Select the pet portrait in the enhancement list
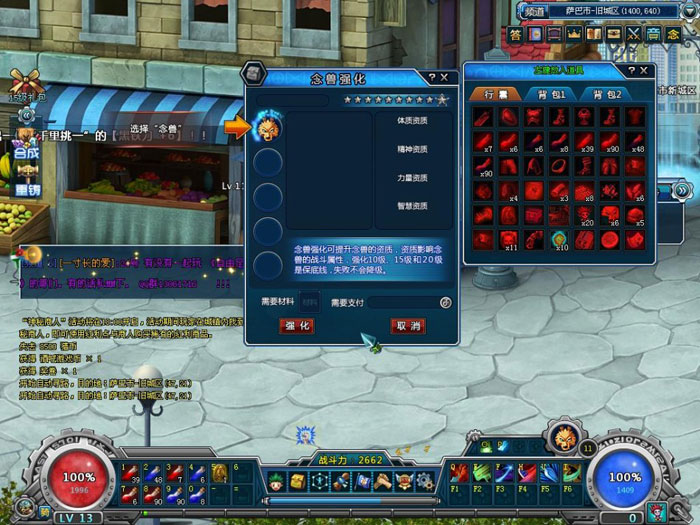700x525 pixels. [x=267, y=127]
